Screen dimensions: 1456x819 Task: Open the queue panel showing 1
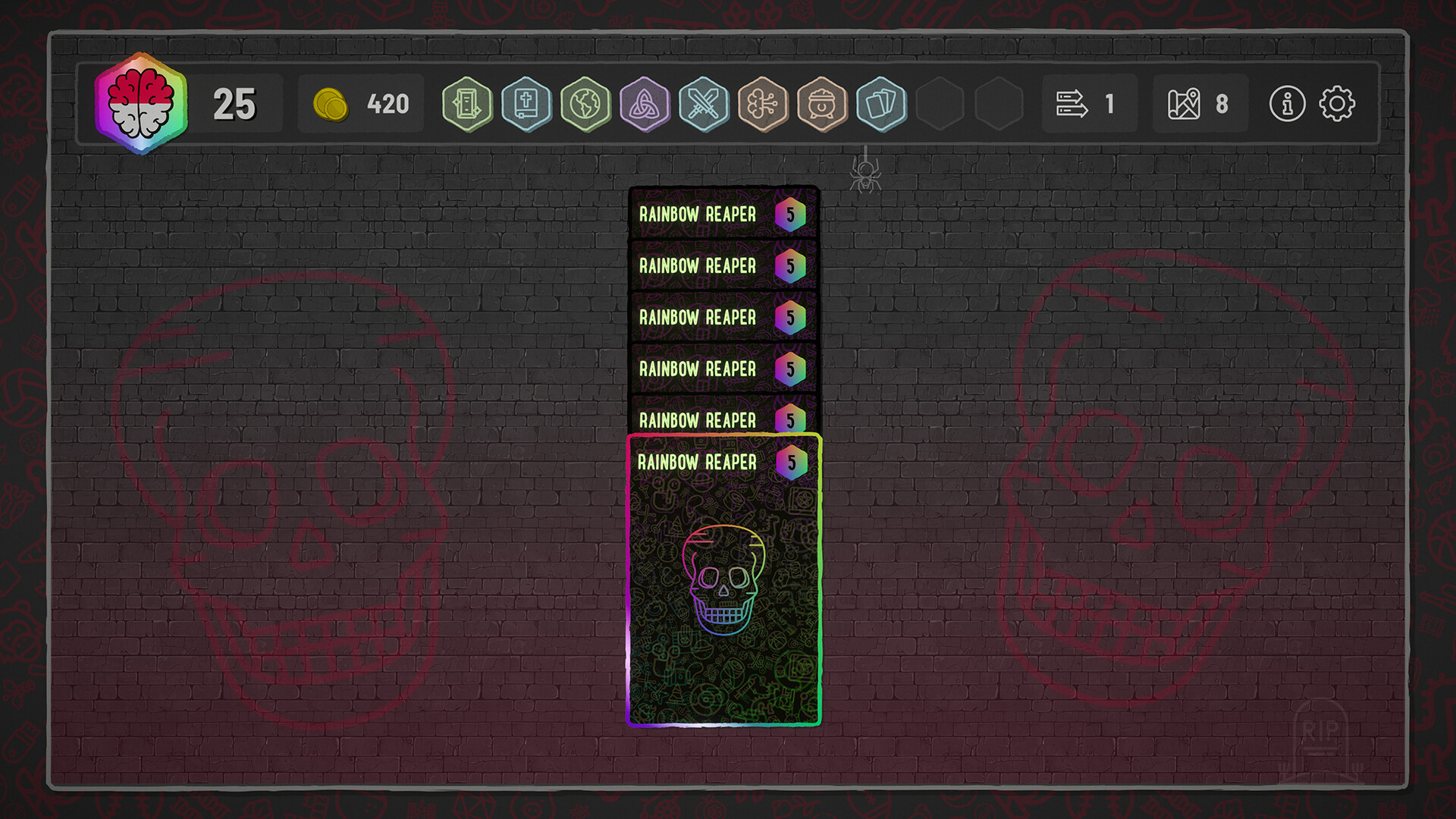pyautogui.click(x=1088, y=105)
